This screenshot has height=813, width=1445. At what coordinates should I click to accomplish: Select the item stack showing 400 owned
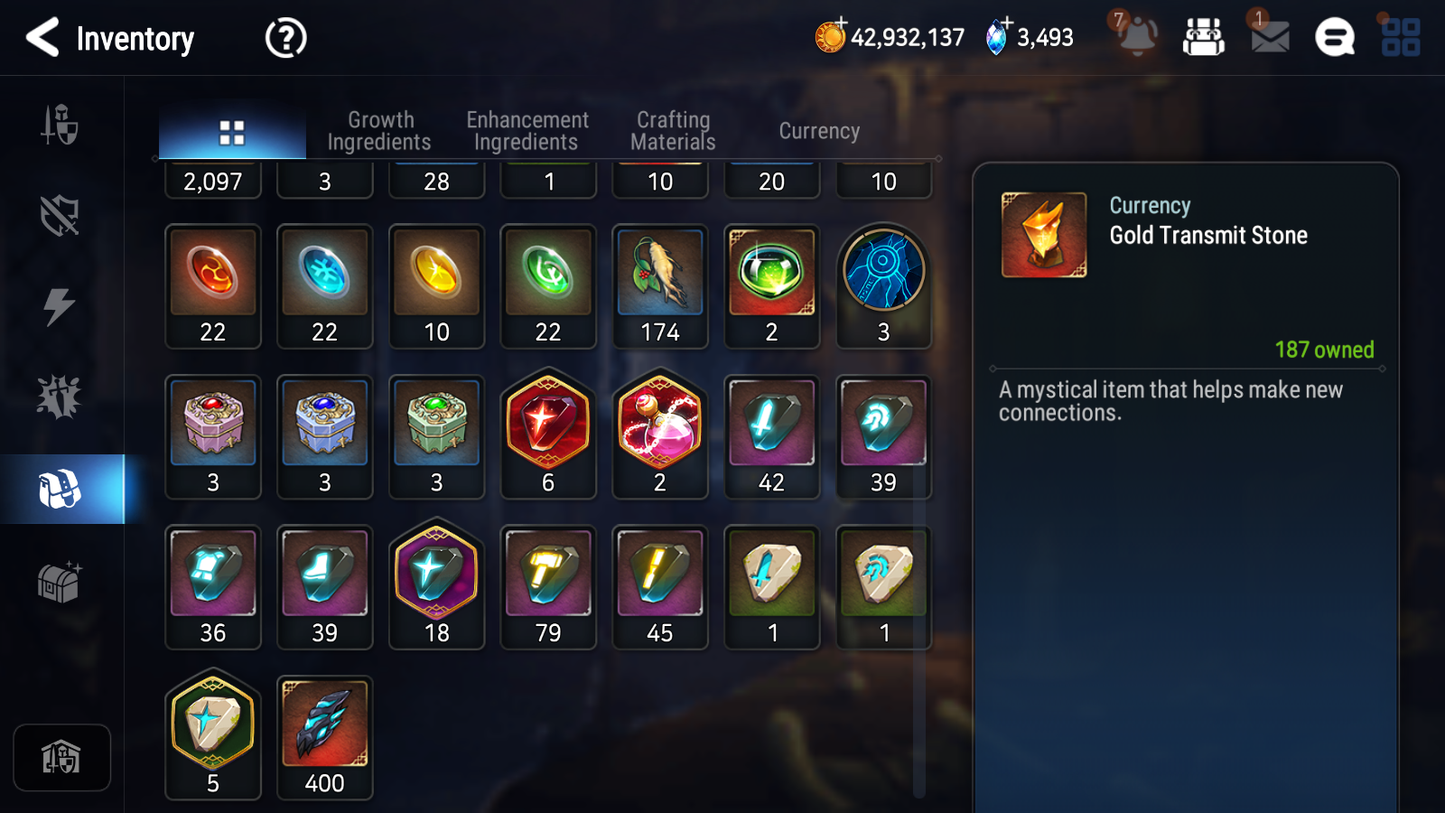tap(324, 725)
